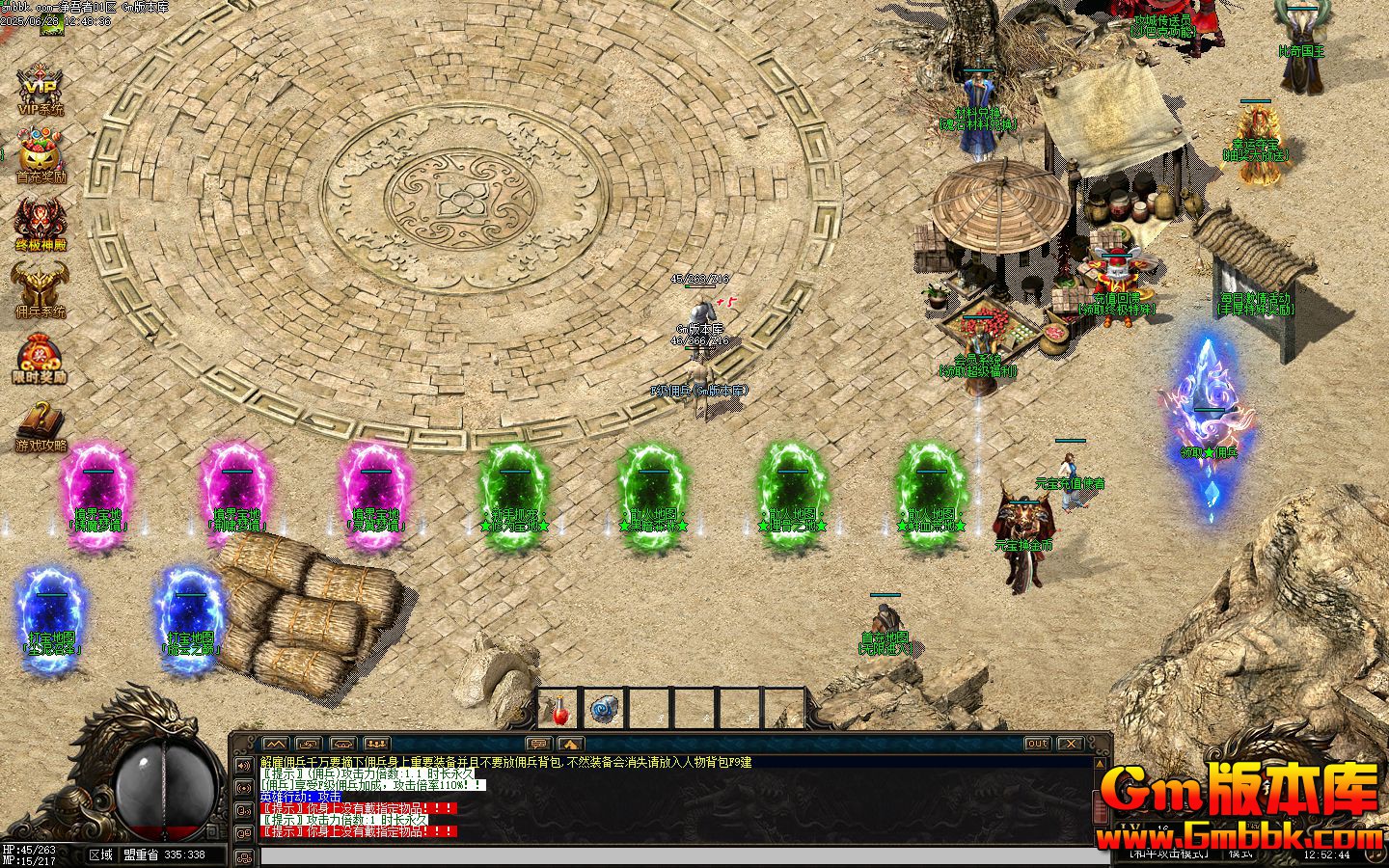
Task: Toggle the speaker chat channel button
Action: pyautogui.click(x=243, y=765)
